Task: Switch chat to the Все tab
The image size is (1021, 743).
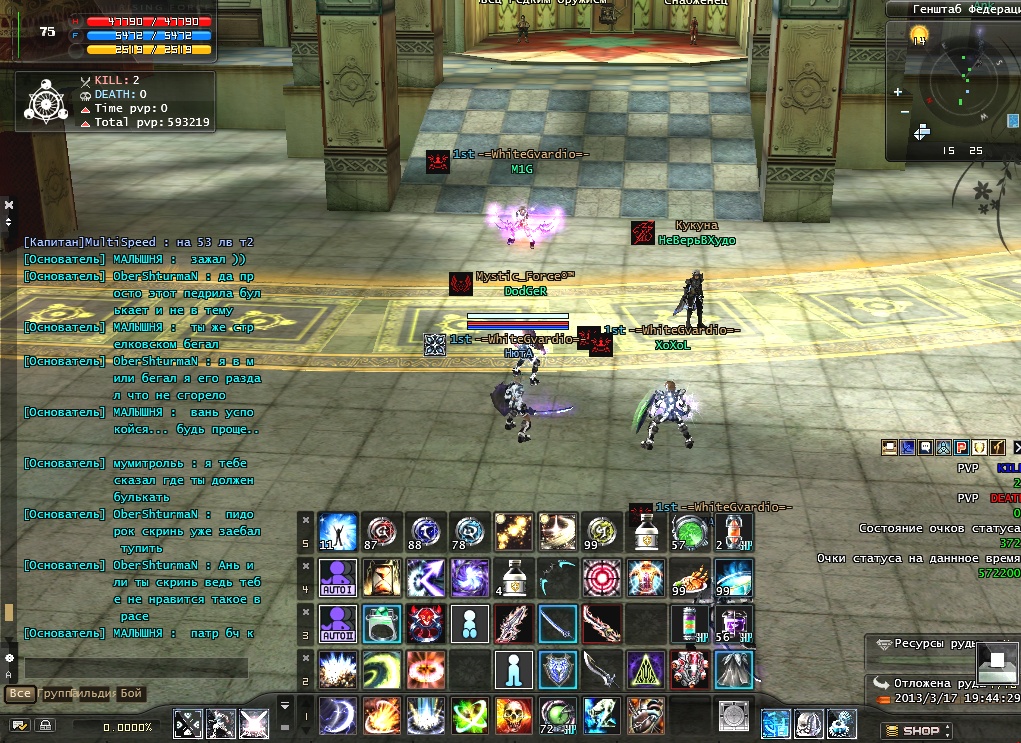Action: [x=18, y=693]
